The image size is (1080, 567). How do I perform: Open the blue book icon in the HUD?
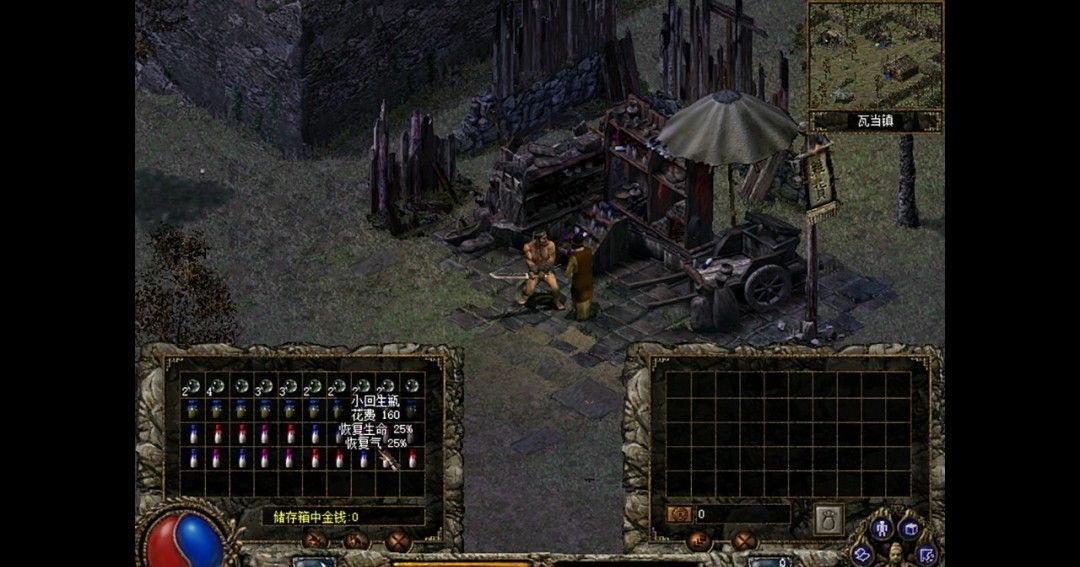[864, 553]
